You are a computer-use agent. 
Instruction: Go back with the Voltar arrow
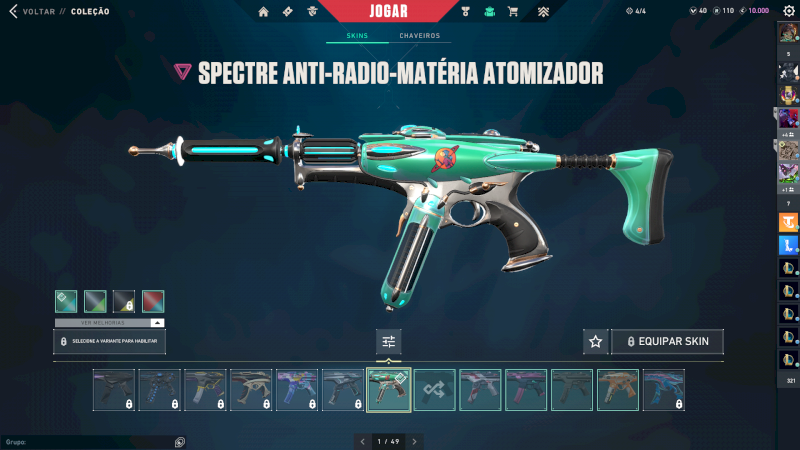[13, 11]
